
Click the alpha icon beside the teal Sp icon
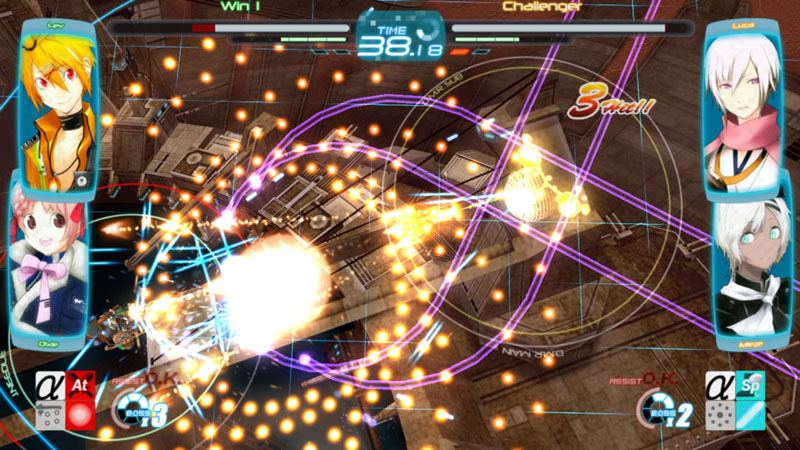[x=720, y=385]
